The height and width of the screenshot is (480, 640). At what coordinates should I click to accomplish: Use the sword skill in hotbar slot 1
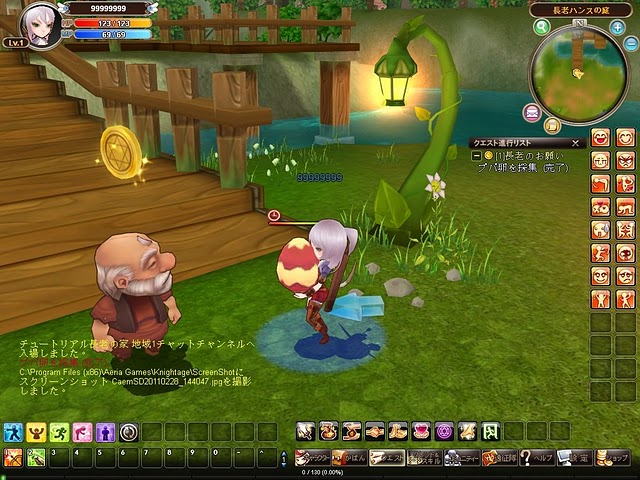(12, 458)
